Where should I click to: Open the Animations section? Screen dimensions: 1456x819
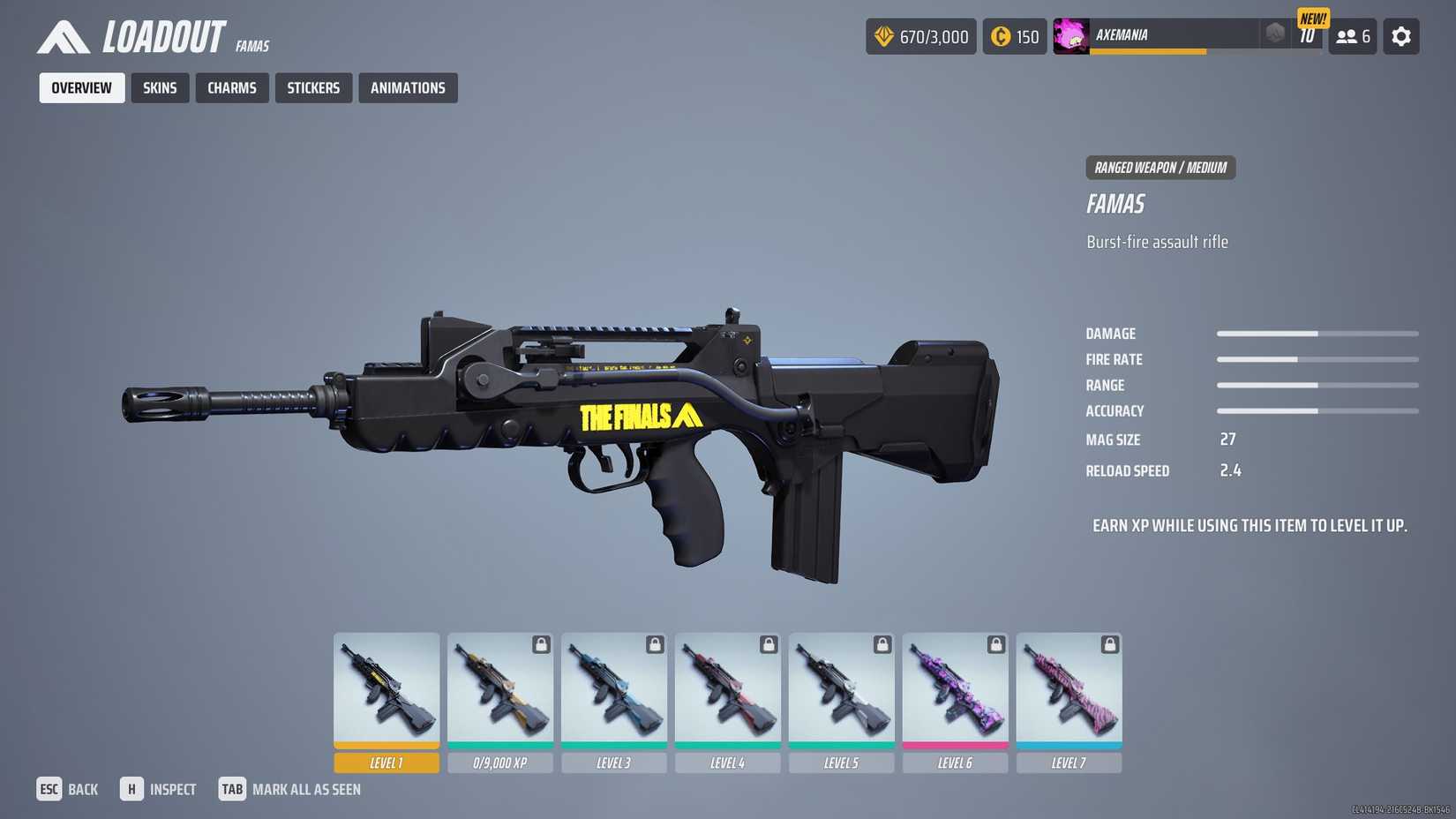click(408, 87)
